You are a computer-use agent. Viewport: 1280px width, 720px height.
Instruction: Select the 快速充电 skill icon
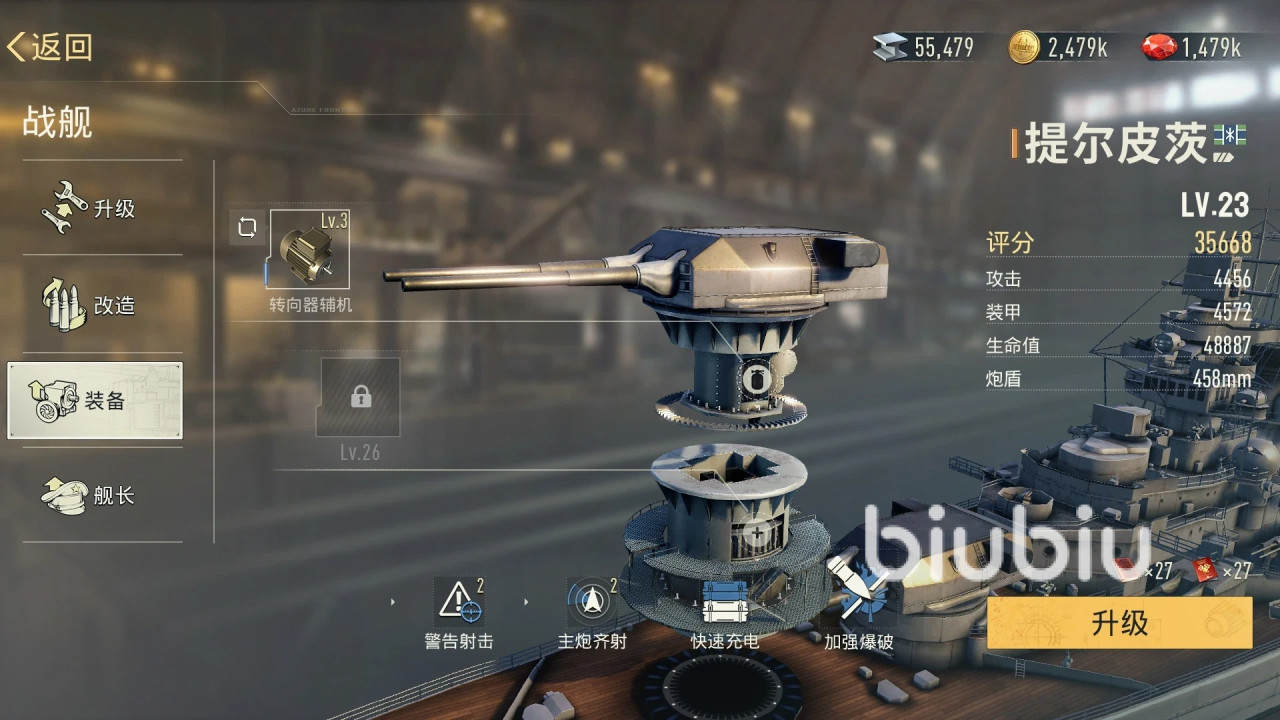[x=724, y=602]
